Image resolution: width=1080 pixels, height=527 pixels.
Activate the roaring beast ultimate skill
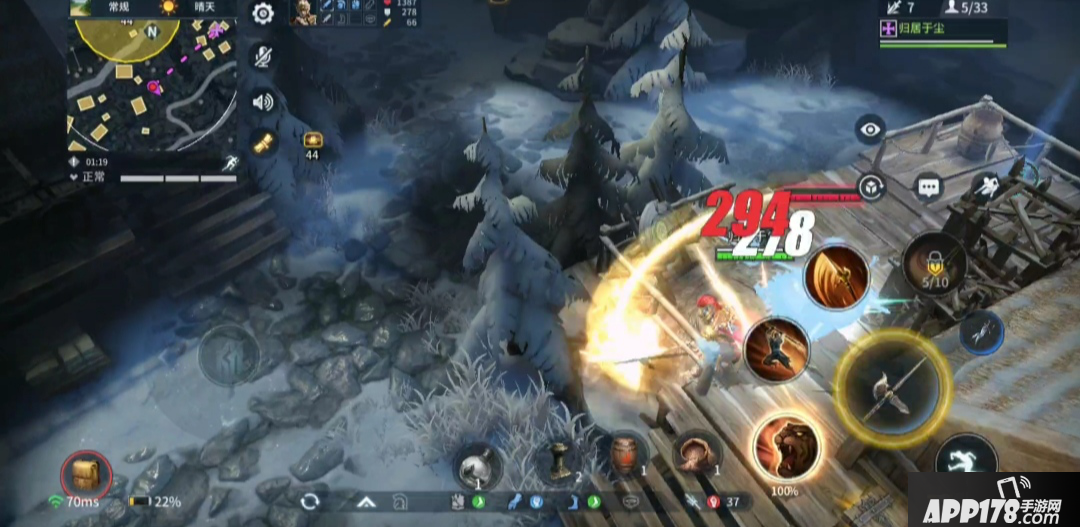[786, 447]
